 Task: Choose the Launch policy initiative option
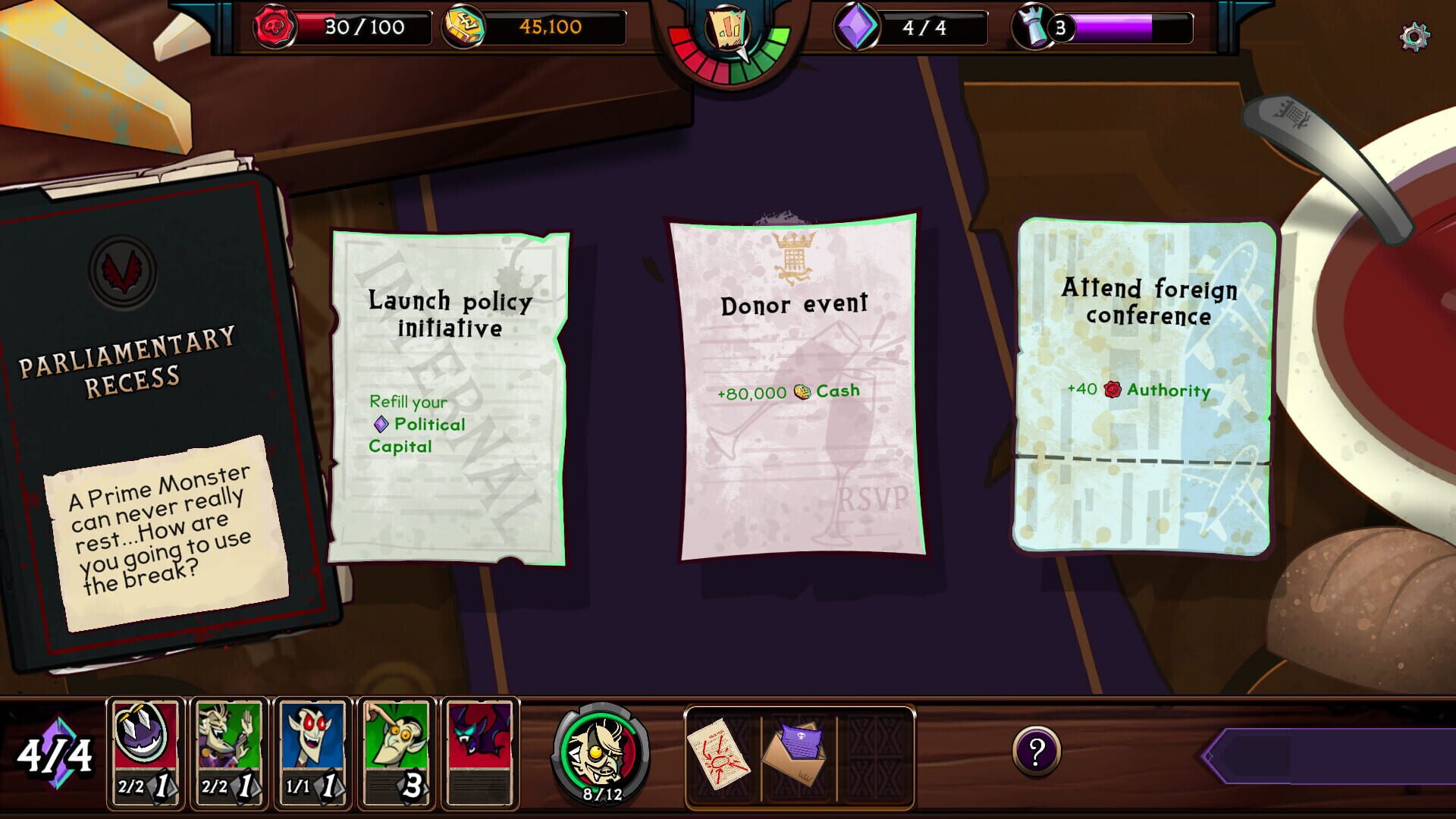449,394
